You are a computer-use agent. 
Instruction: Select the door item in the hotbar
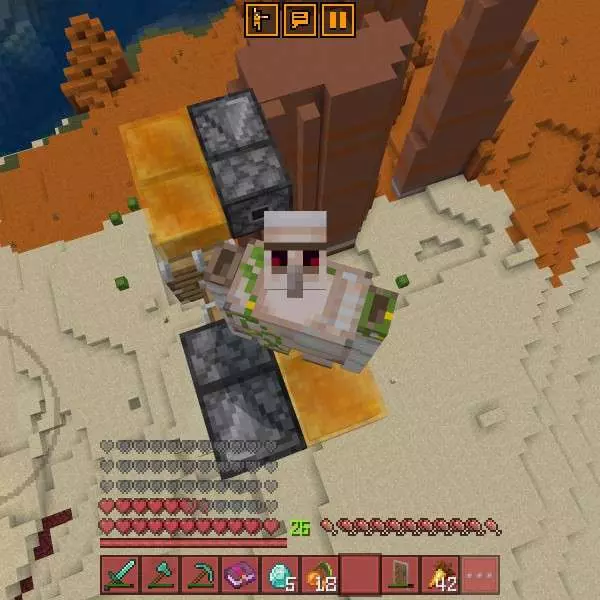[400, 575]
